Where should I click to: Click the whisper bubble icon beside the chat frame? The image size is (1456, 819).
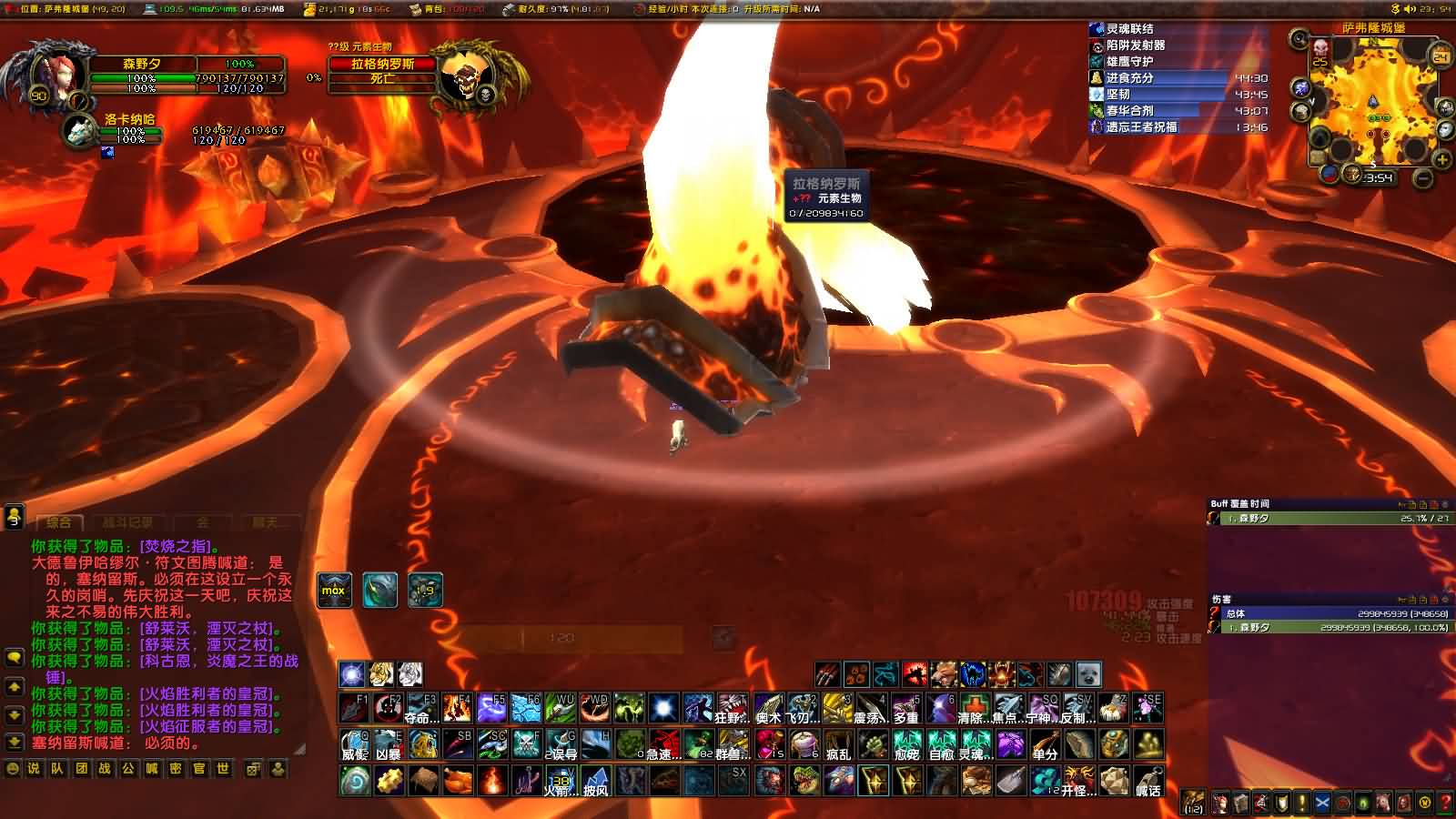click(x=15, y=659)
